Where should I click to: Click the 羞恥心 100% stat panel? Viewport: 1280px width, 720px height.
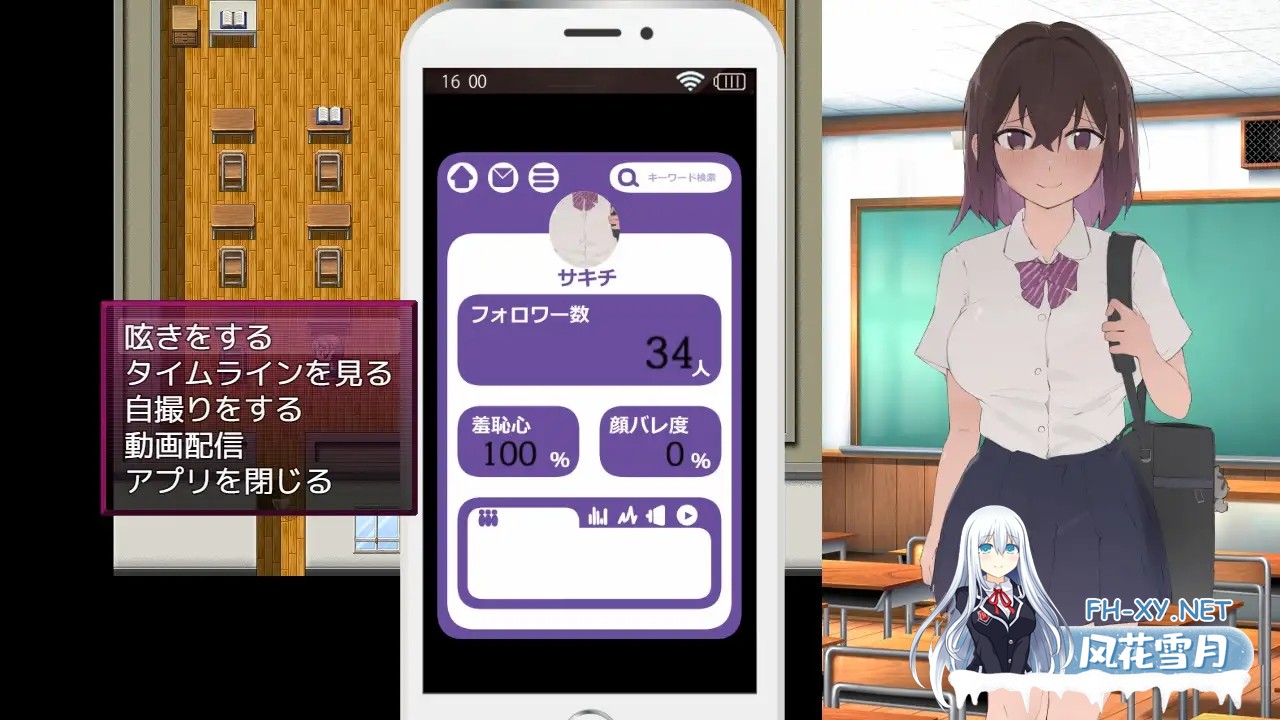coord(518,441)
